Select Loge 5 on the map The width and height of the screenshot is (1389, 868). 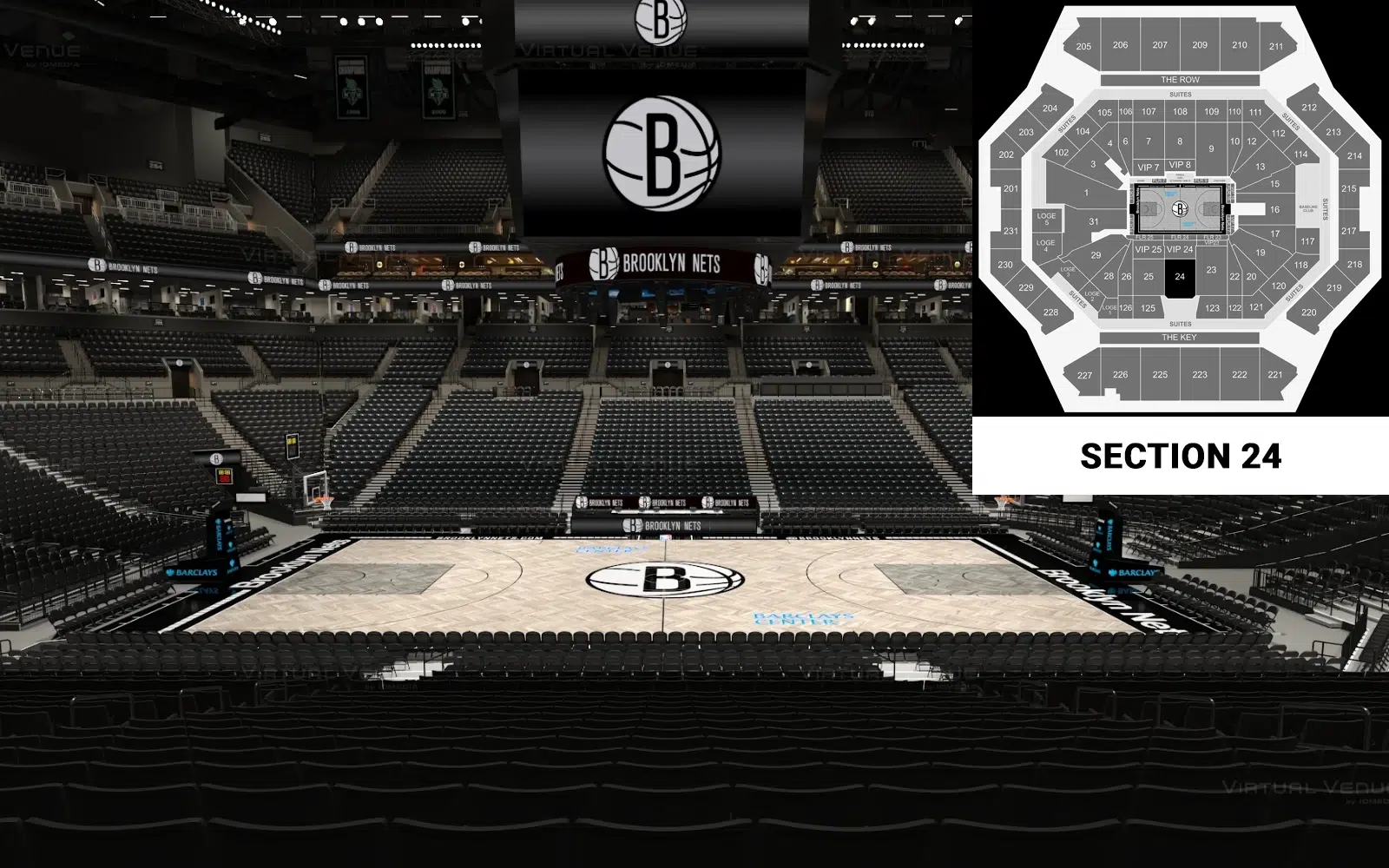click(x=1046, y=220)
